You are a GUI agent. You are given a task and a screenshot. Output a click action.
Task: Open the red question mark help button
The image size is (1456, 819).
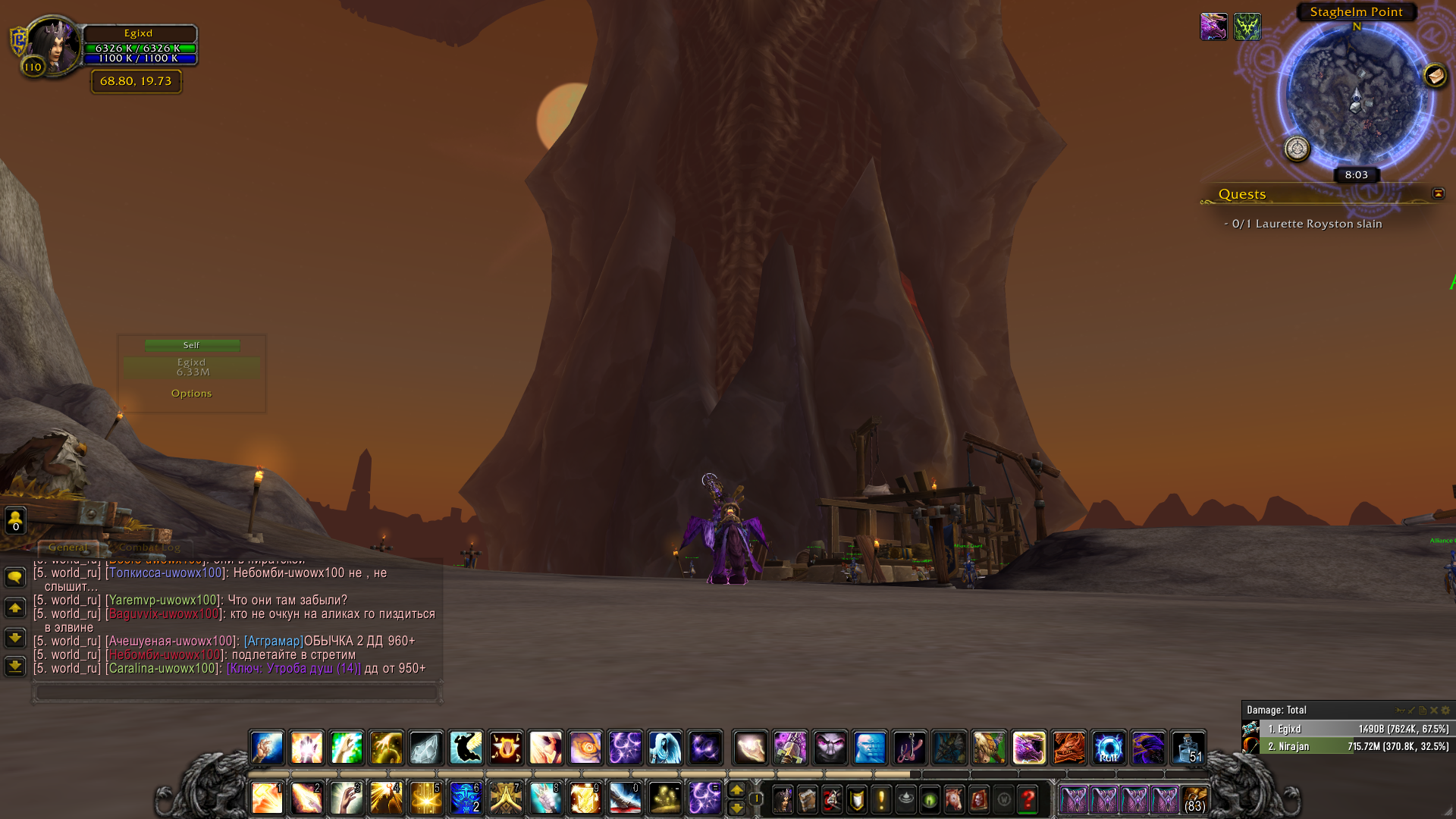(1028, 799)
